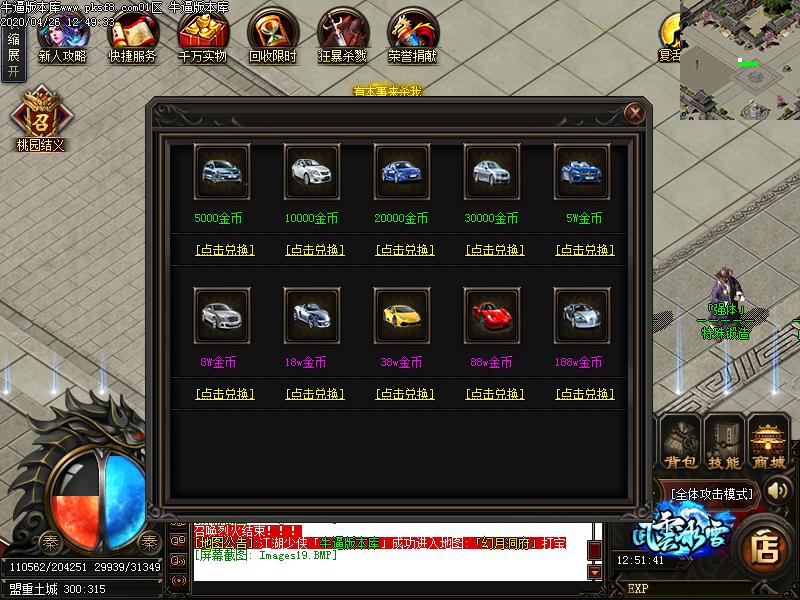This screenshot has height=600, width=800.
Task: Exchange the 10000 gold coin car
Action: [314, 250]
